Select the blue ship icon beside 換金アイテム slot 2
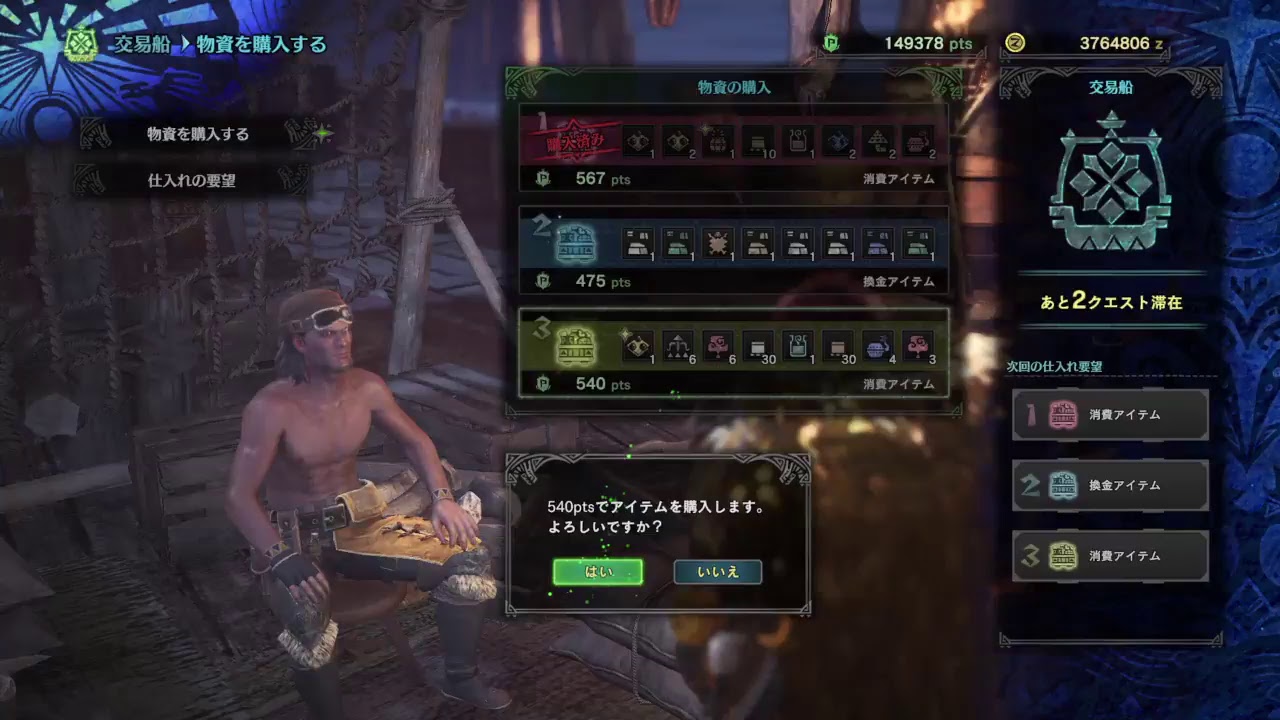 (x=1062, y=485)
